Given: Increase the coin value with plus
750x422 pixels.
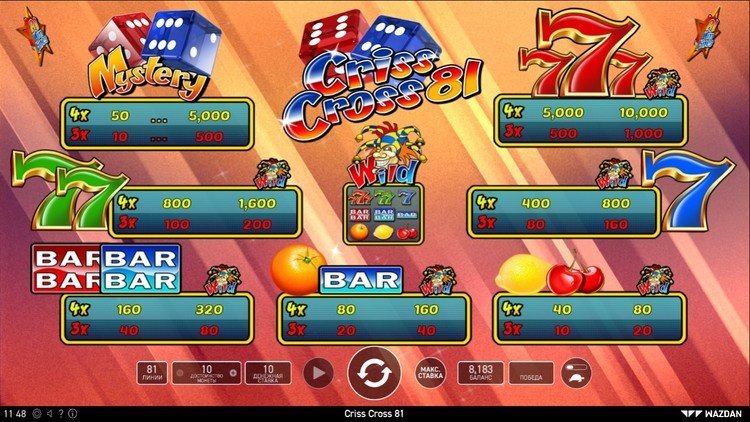Looking at the screenshot, I should [233, 374].
